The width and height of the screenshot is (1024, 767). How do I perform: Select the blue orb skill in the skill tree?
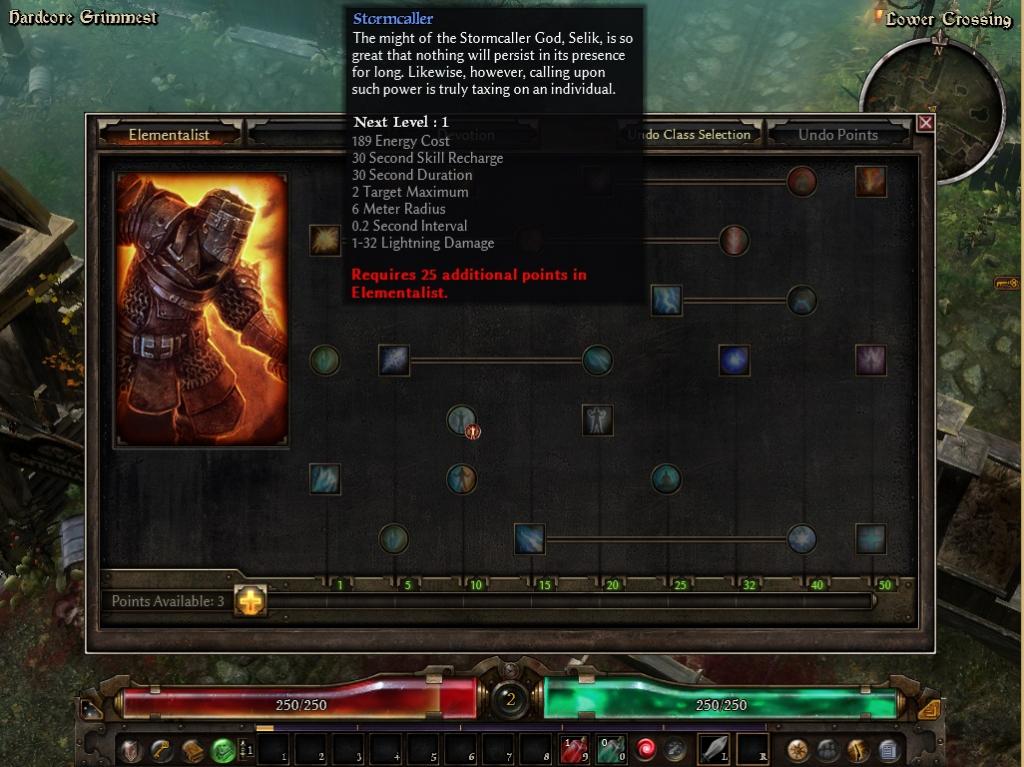734,360
